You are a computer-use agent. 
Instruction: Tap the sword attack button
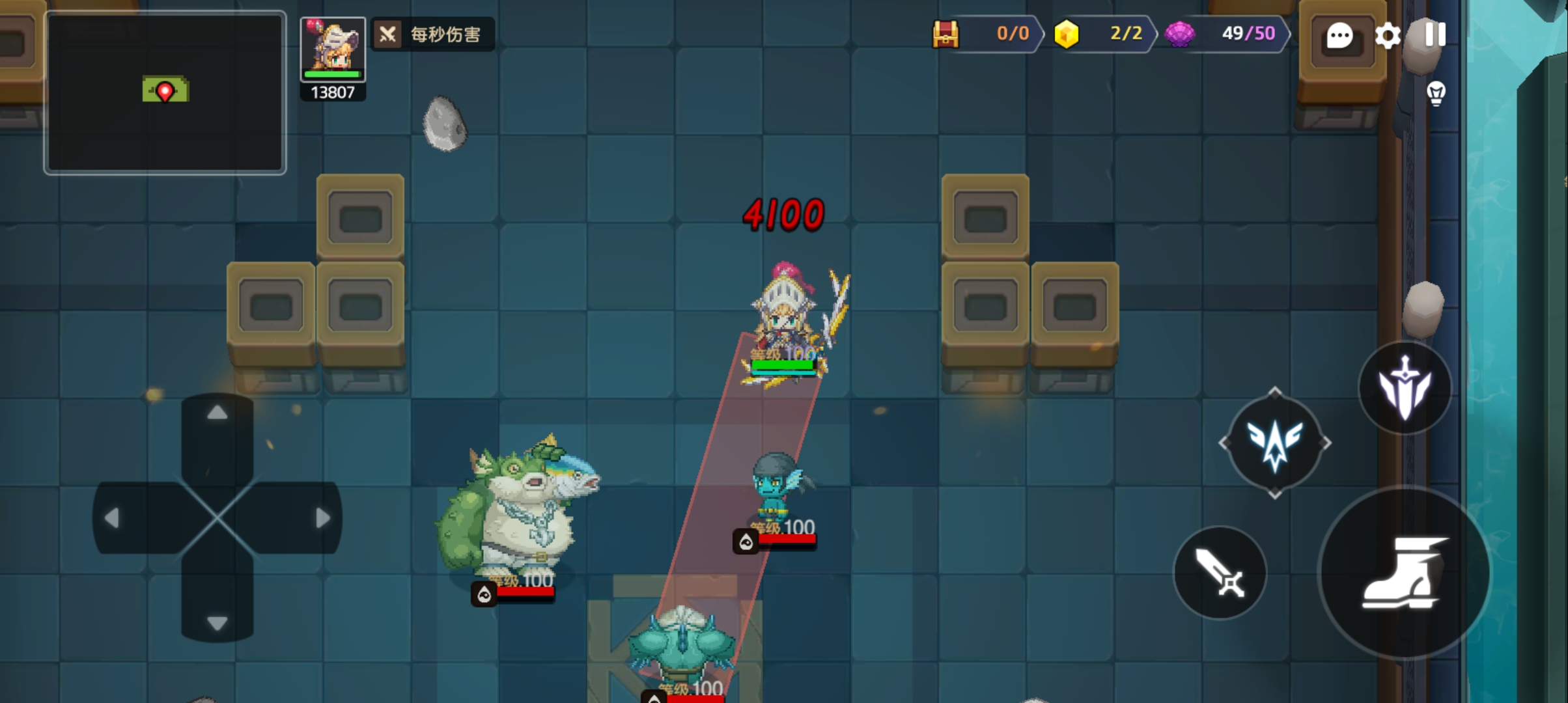click(x=1220, y=573)
